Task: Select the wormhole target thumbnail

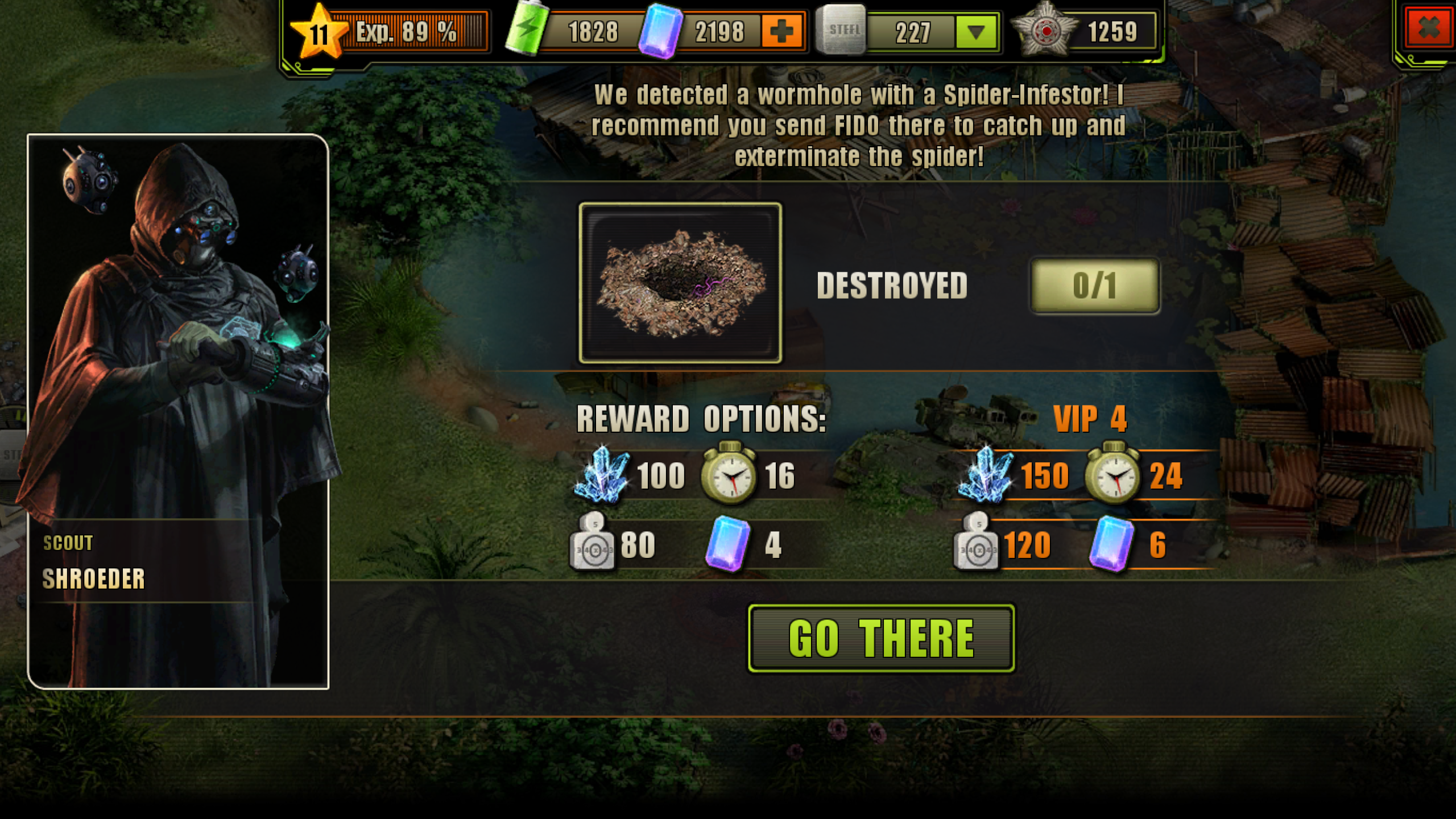Action: pos(680,283)
